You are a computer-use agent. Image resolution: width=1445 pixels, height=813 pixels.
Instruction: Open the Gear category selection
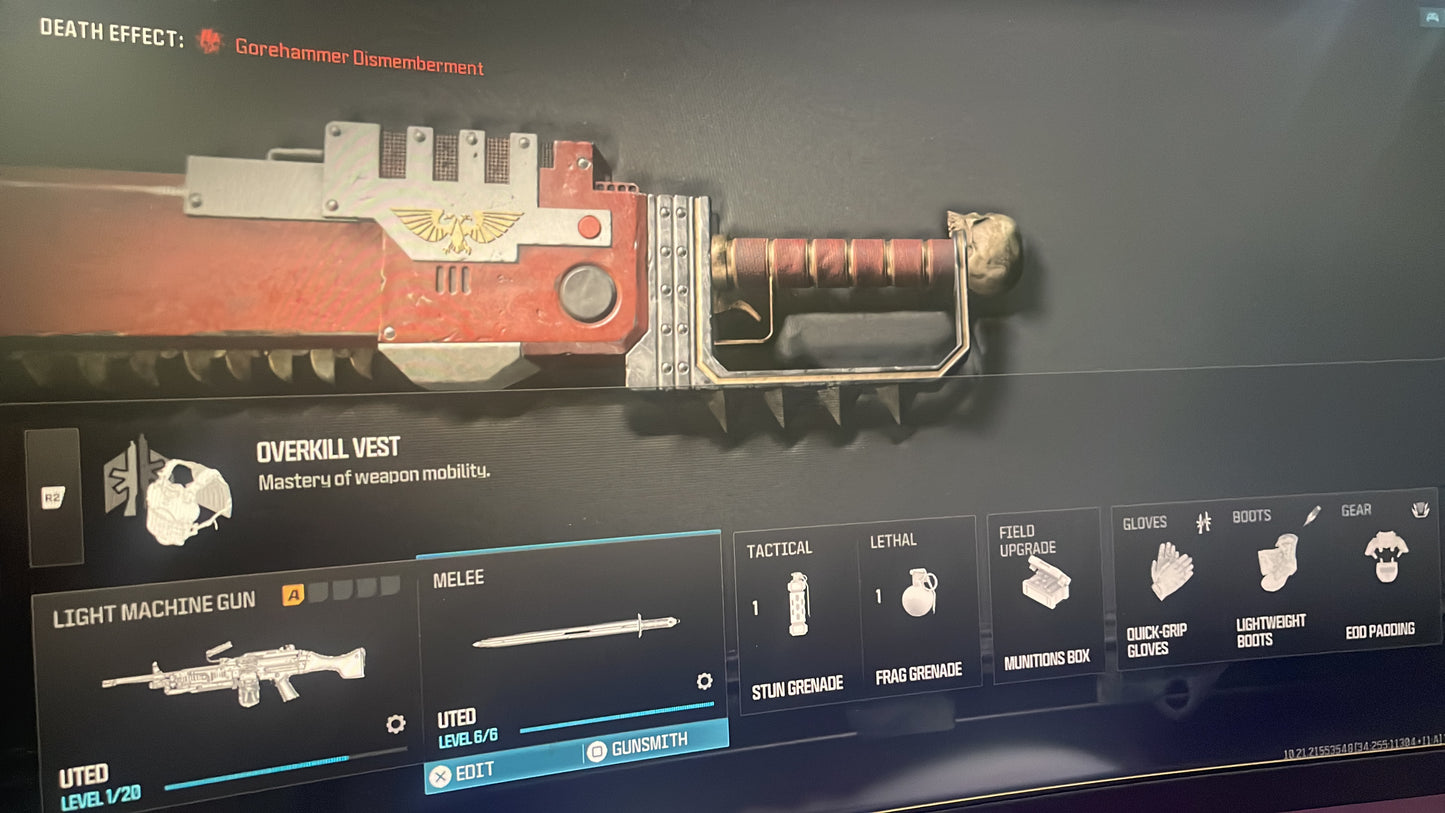pos(1356,510)
